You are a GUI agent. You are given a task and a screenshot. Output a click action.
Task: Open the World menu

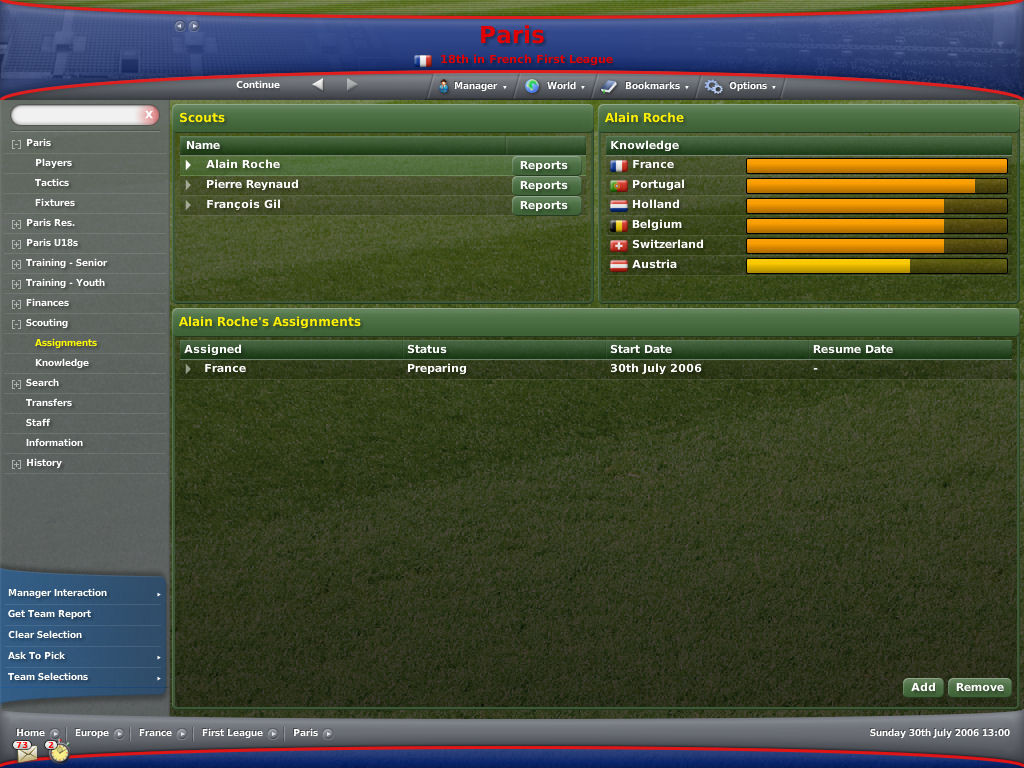tap(560, 86)
